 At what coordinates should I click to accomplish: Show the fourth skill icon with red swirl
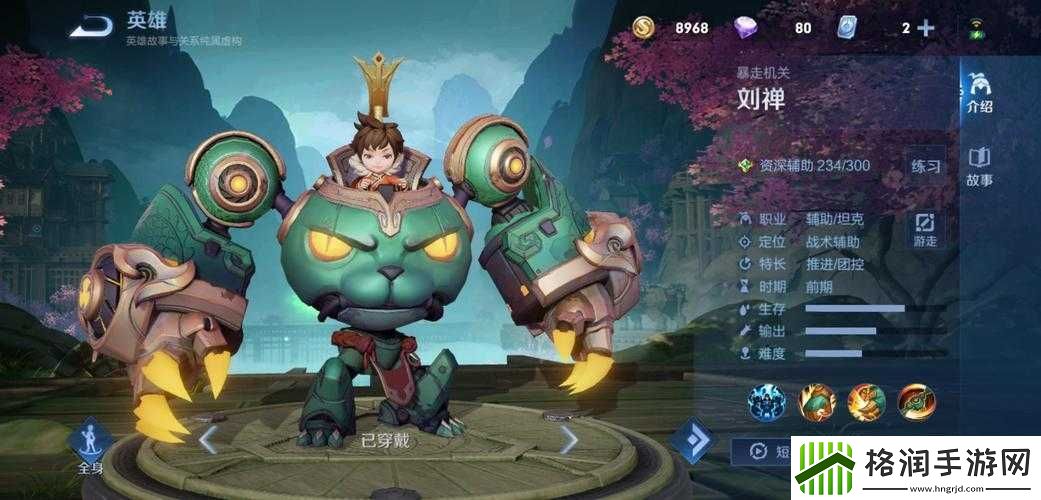916,402
